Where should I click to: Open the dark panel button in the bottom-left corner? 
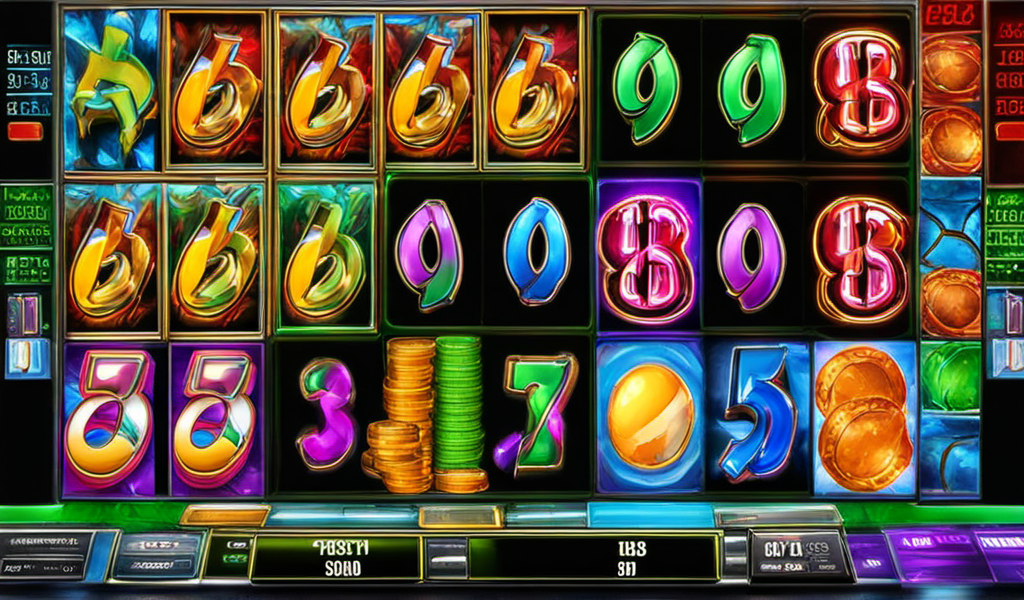pos(45,554)
